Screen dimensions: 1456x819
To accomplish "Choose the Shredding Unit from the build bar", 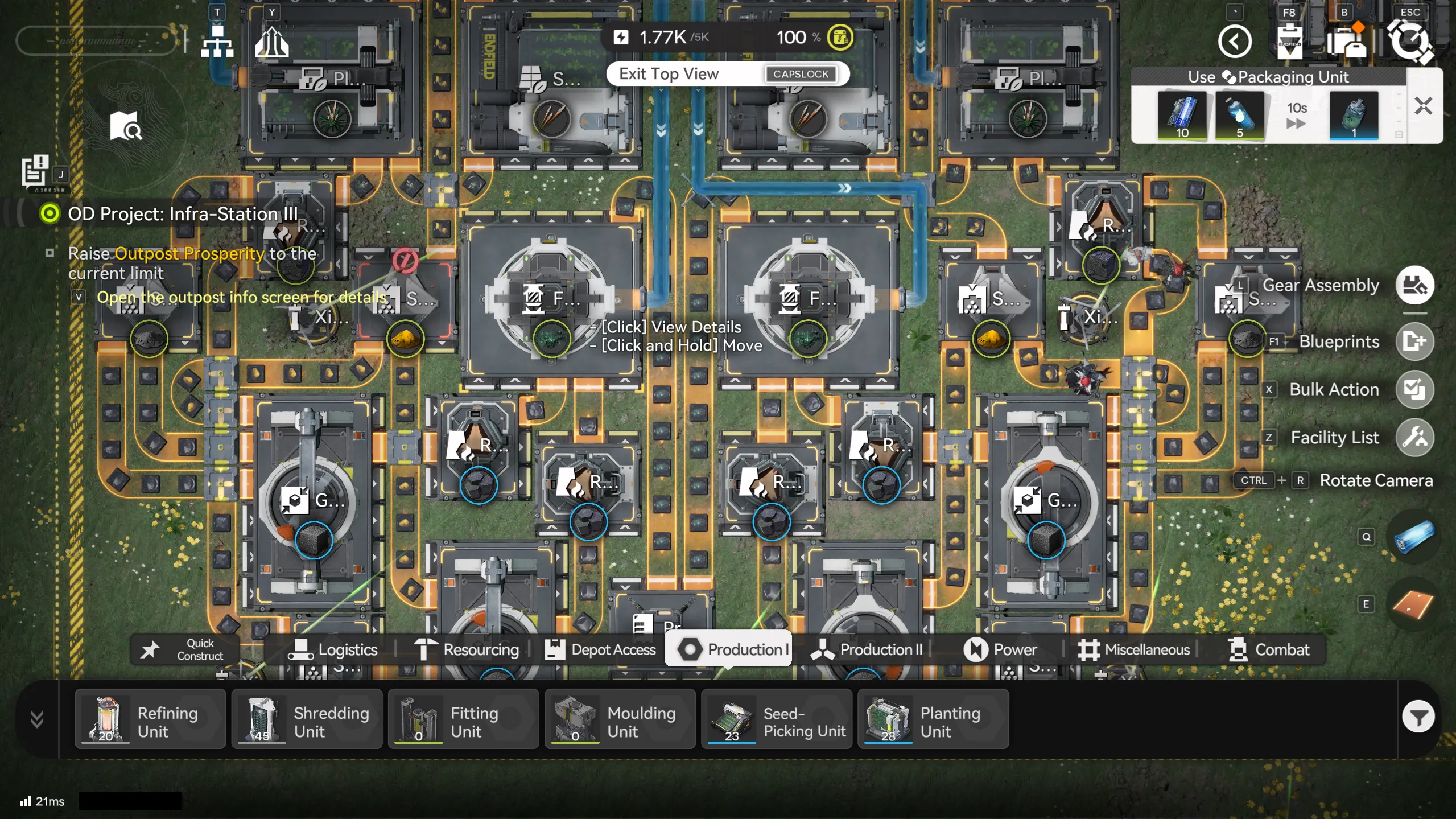I will coord(307,720).
